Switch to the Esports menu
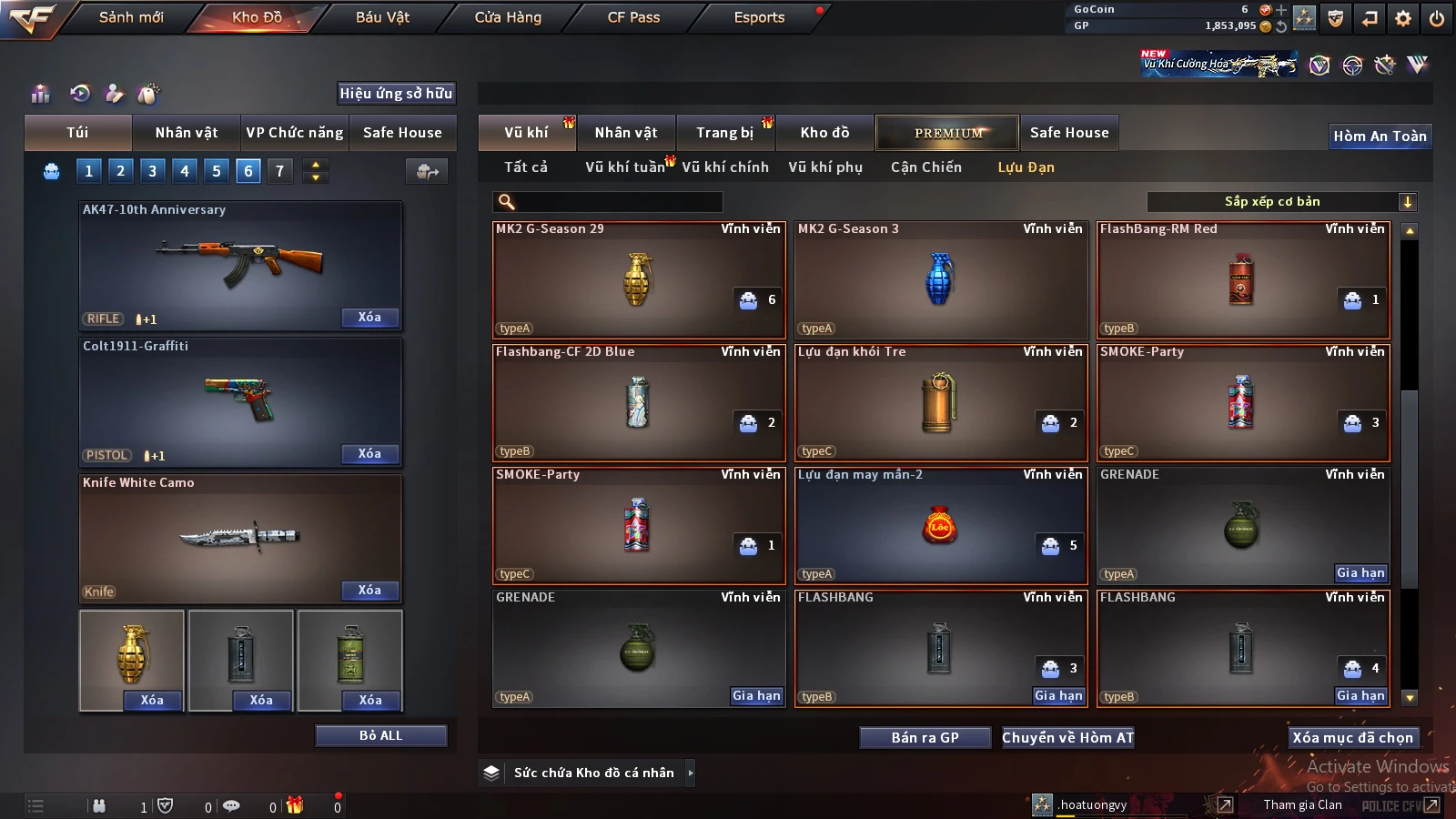This screenshot has height=819, width=1456. point(759,17)
